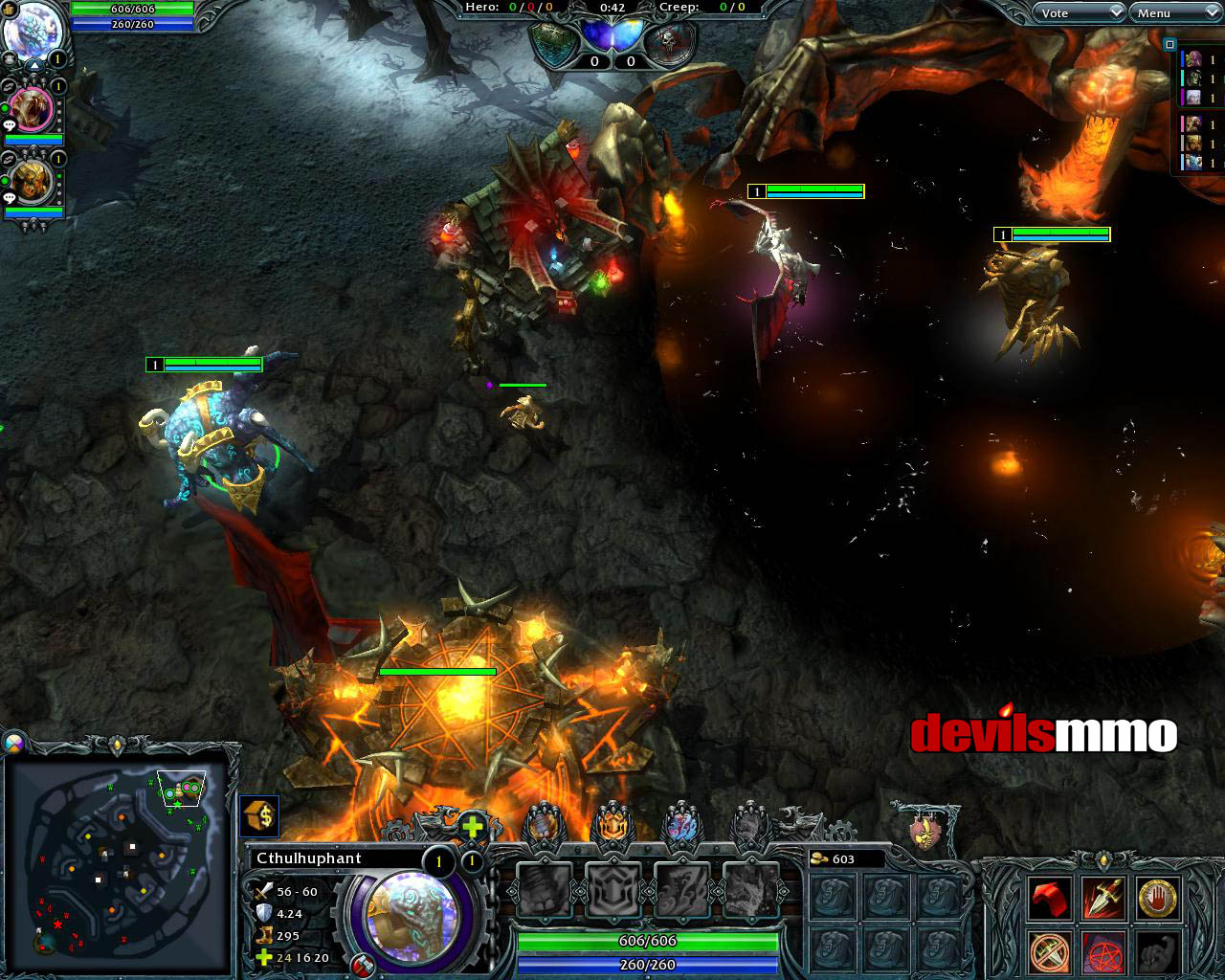Click the colorful orb button above the minimap
Viewport: 1225px width, 980px height.
coord(14,744)
